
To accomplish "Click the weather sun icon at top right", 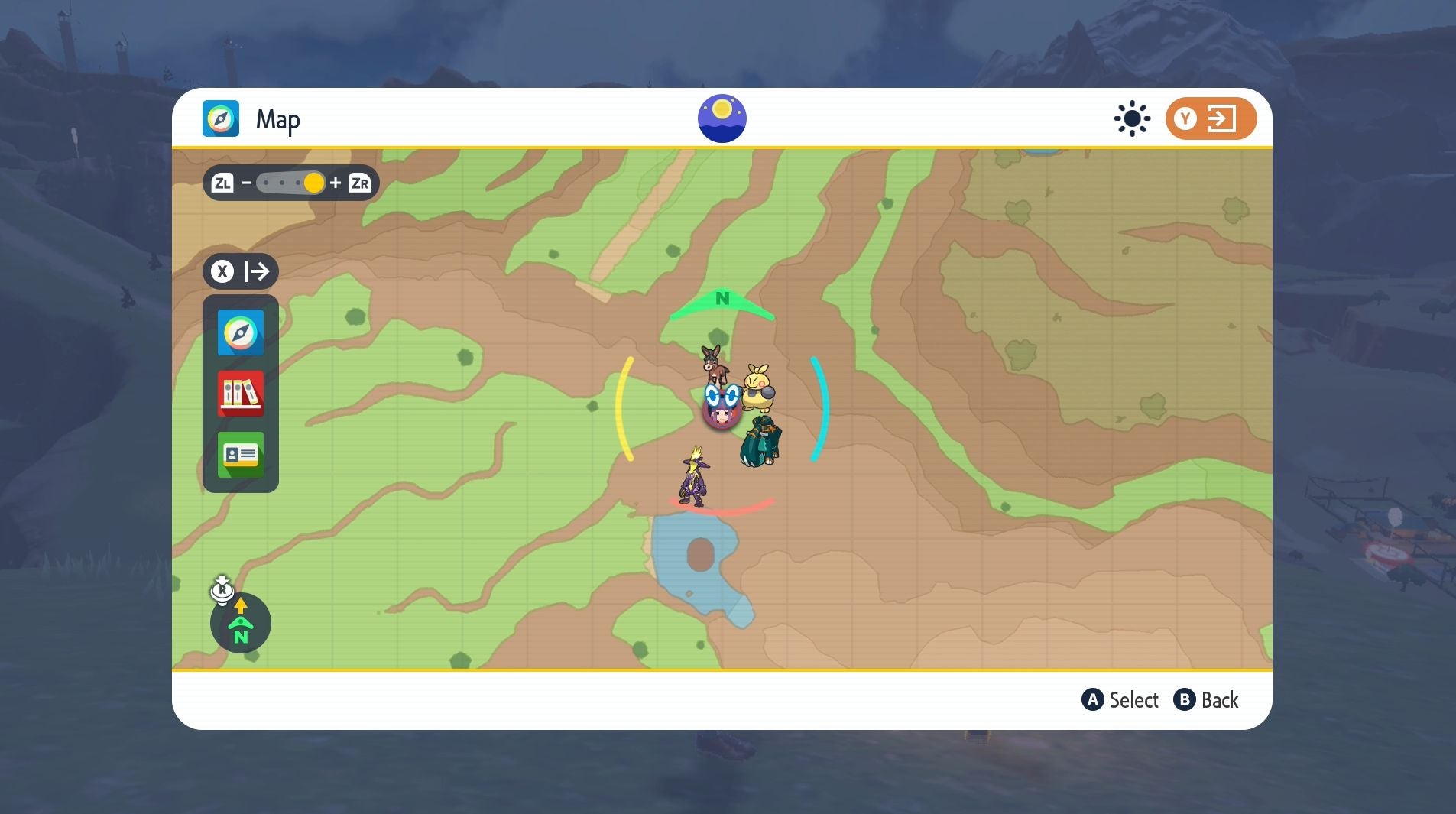I will point(1130,118).
